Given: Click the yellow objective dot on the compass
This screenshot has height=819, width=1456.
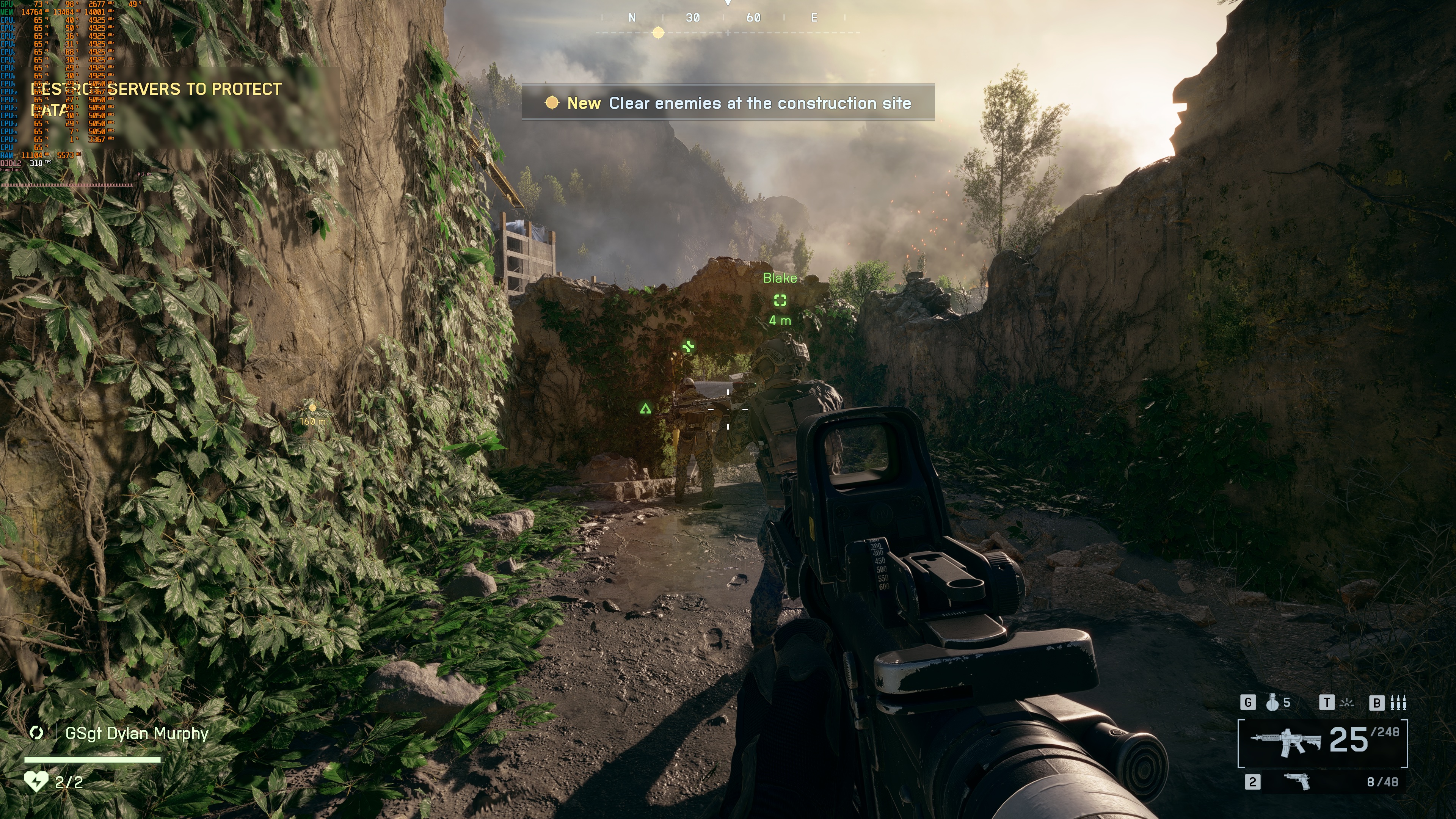Looking at the screenshot, I should pyautogui.click(x=658, y=33).
